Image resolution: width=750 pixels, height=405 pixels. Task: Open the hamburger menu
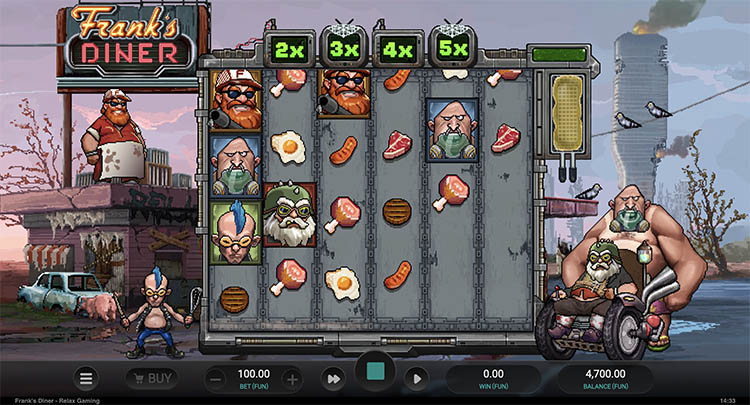point(86,378)
